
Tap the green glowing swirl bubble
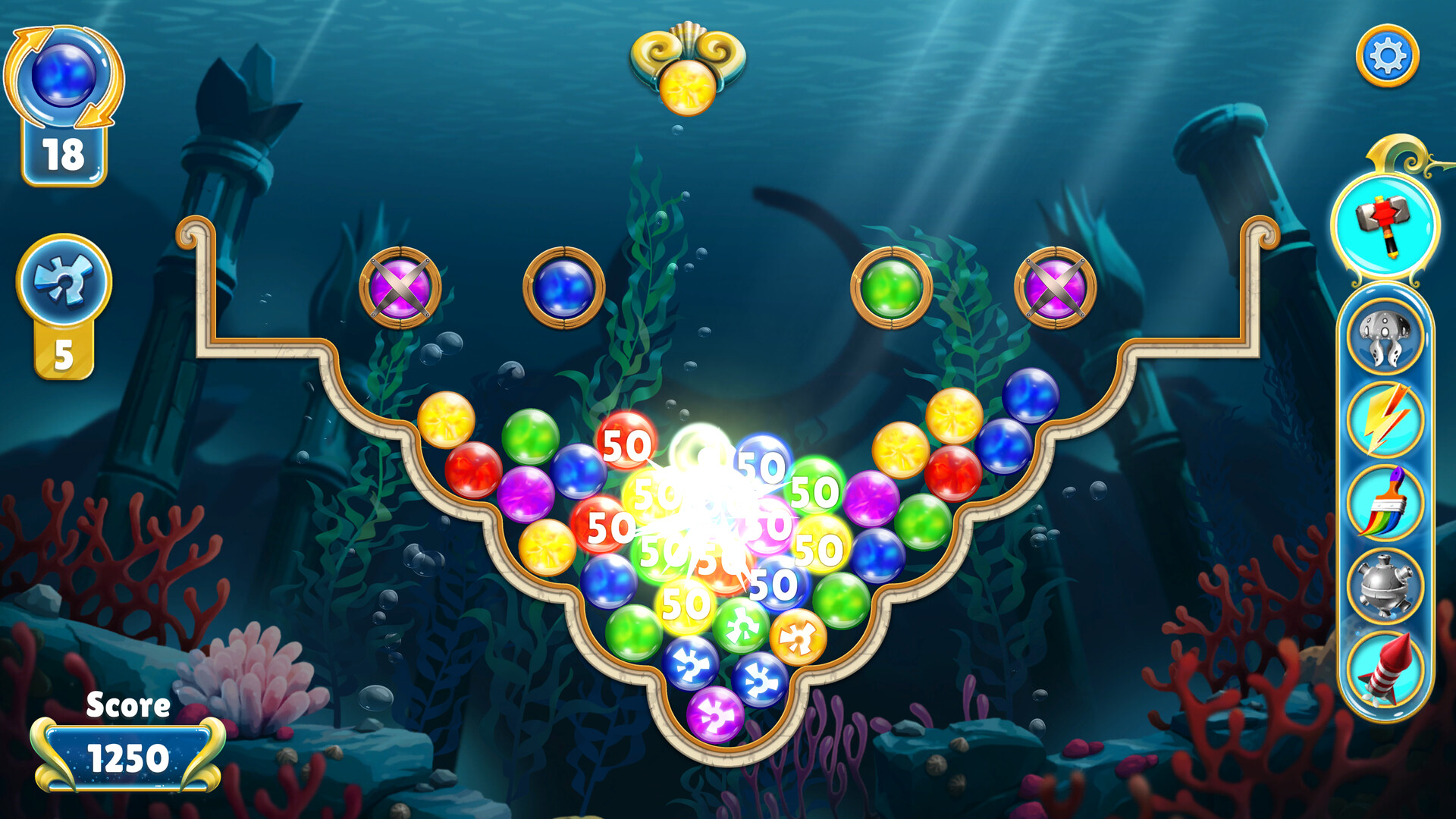tap(743, 627)
